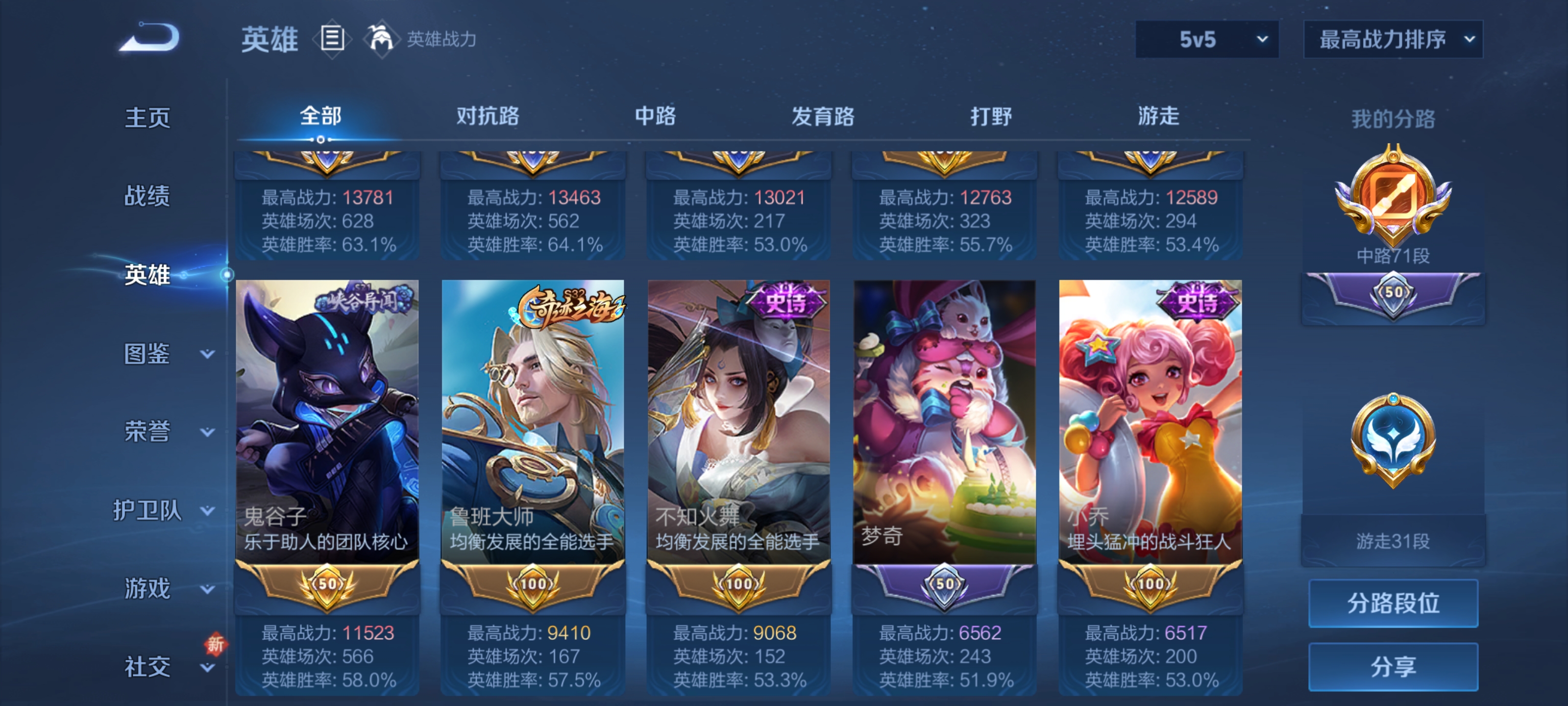Screen dimensions: 1568x706
Task: Open the hero list view icon beside 英雄
Action: (x=332, y=38)
